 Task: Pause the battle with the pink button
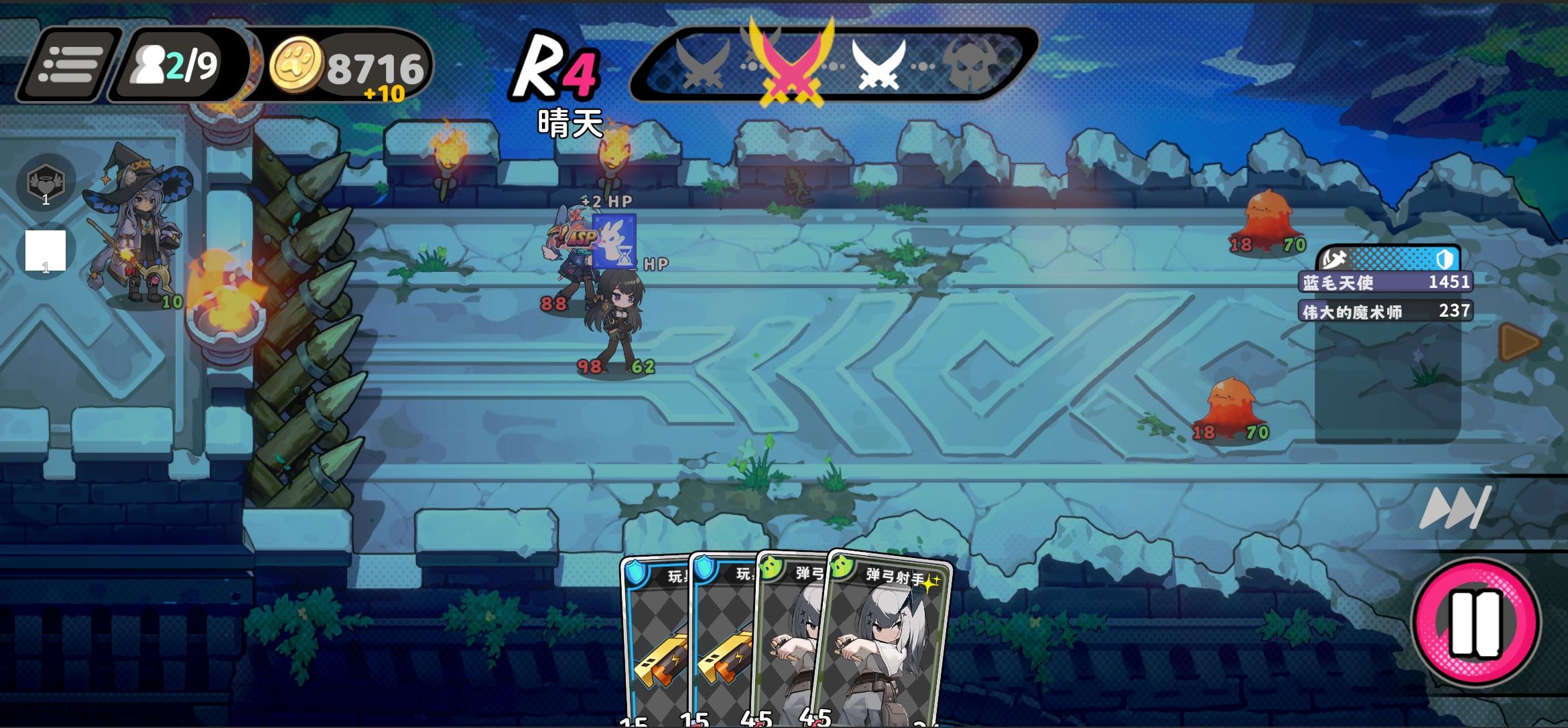(1475, 623)
